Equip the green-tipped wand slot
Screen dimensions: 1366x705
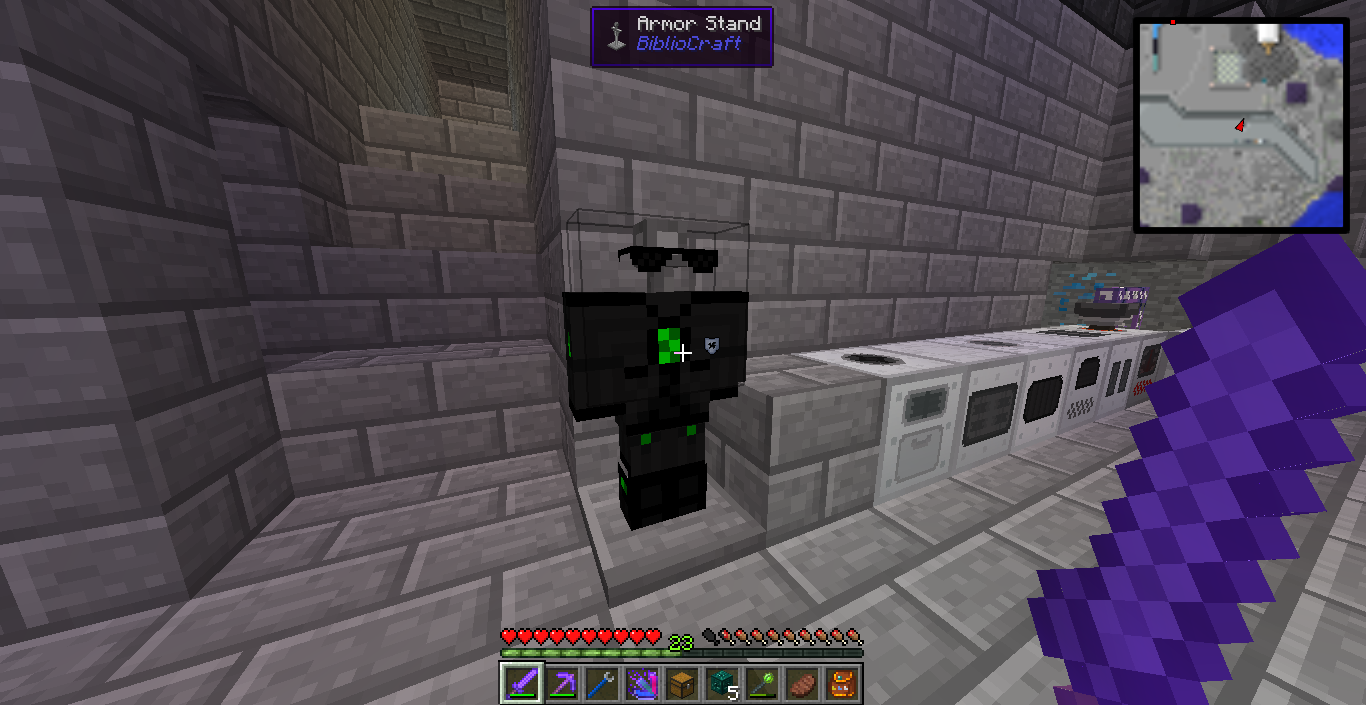[761, 683]
